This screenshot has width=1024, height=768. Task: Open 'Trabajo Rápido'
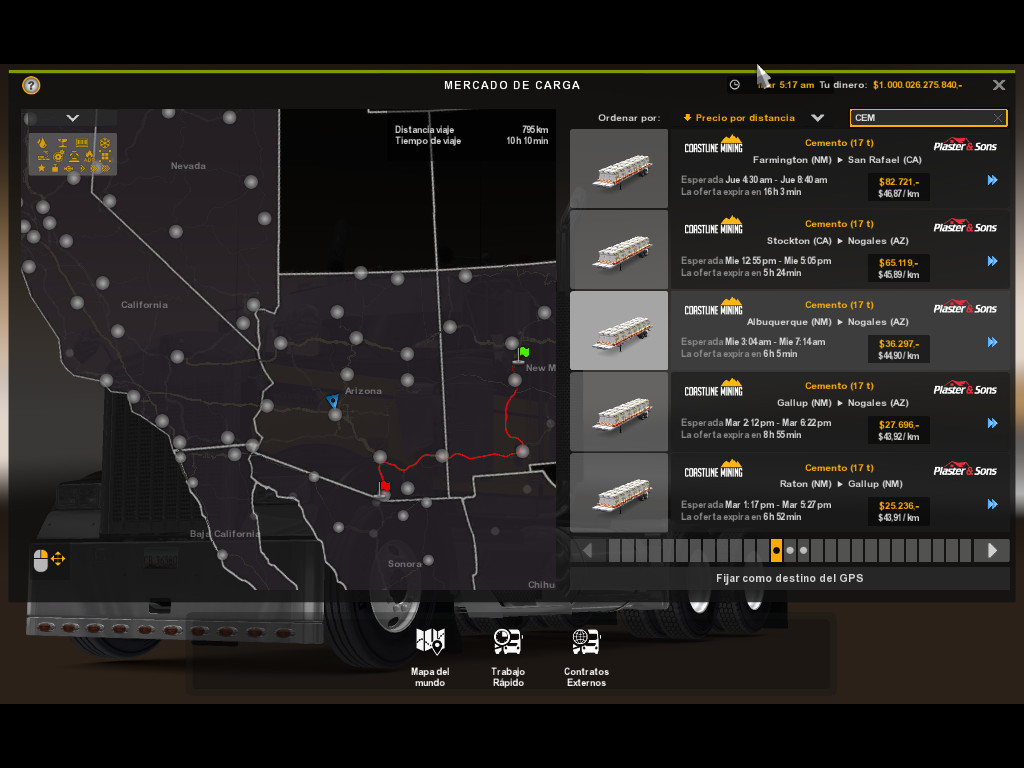tap(508, 655)
